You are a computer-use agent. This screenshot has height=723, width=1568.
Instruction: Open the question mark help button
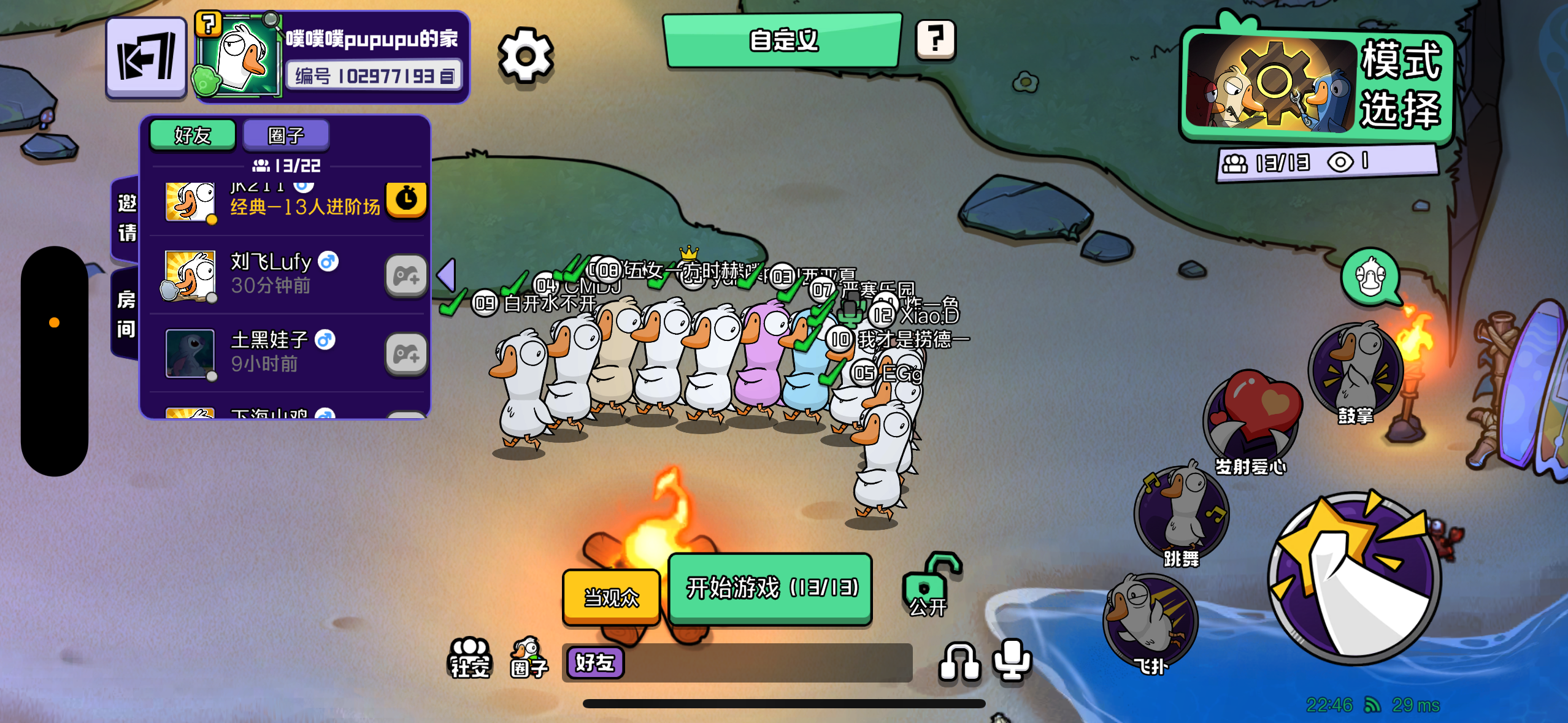935,40
